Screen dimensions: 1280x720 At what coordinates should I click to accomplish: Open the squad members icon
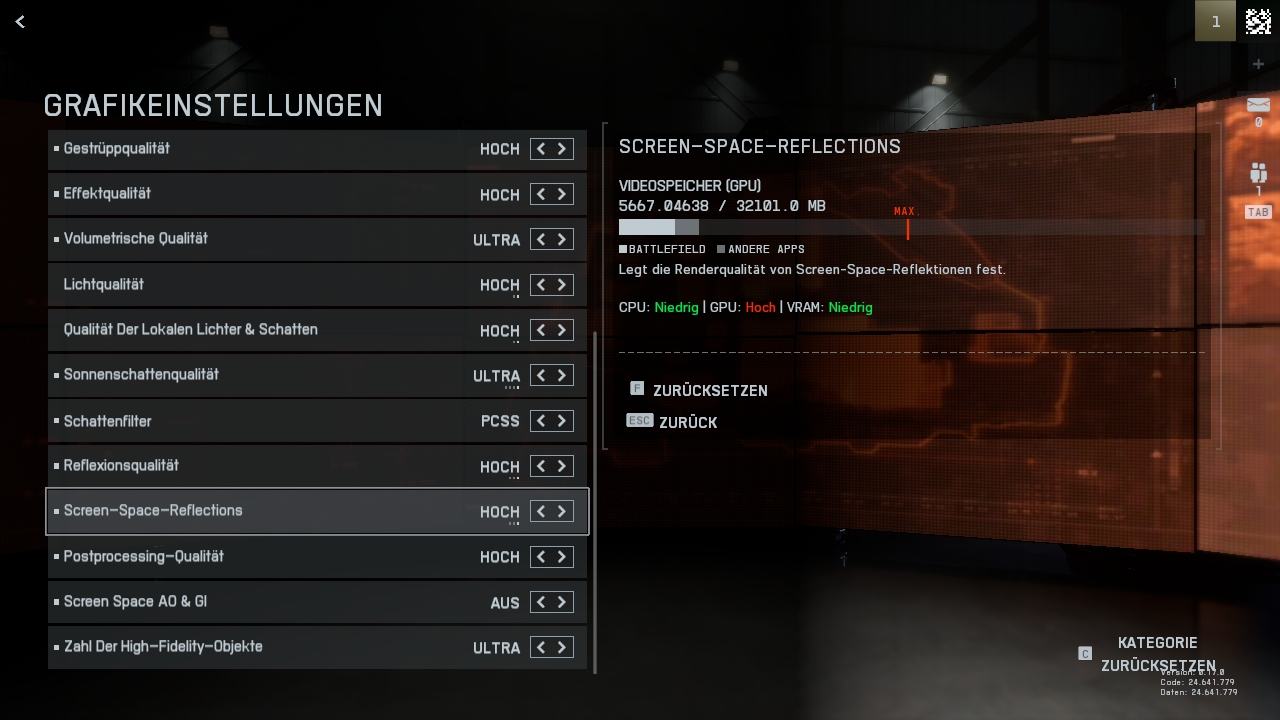tap(1258, 173)
